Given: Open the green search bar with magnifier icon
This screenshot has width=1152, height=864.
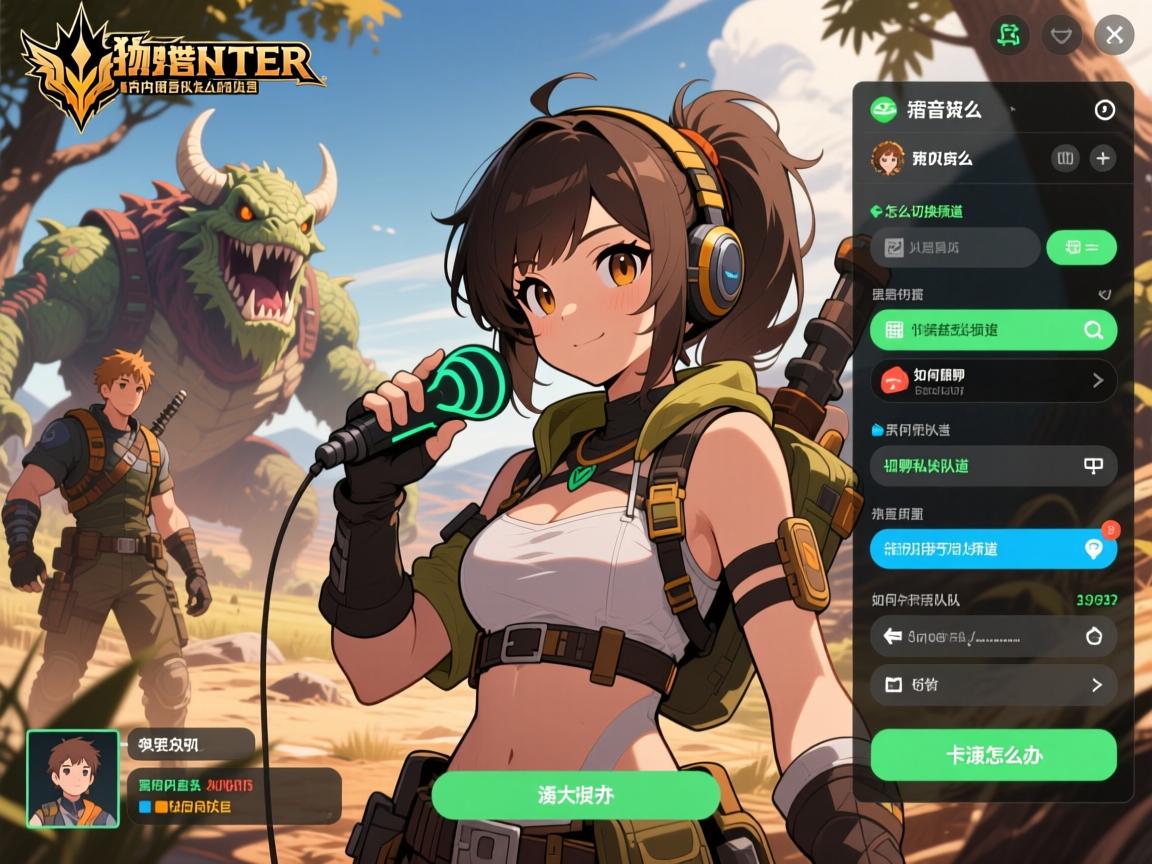Looking at the screenshot, I should (993, 330).
